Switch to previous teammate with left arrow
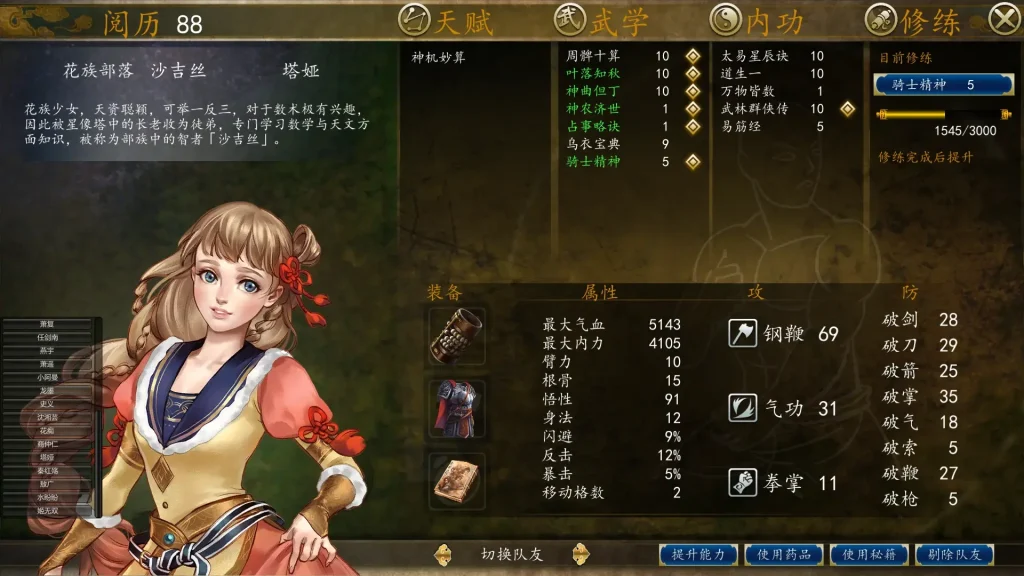The height and width of the screenshot is (576, 1024). tap(442, 554)
